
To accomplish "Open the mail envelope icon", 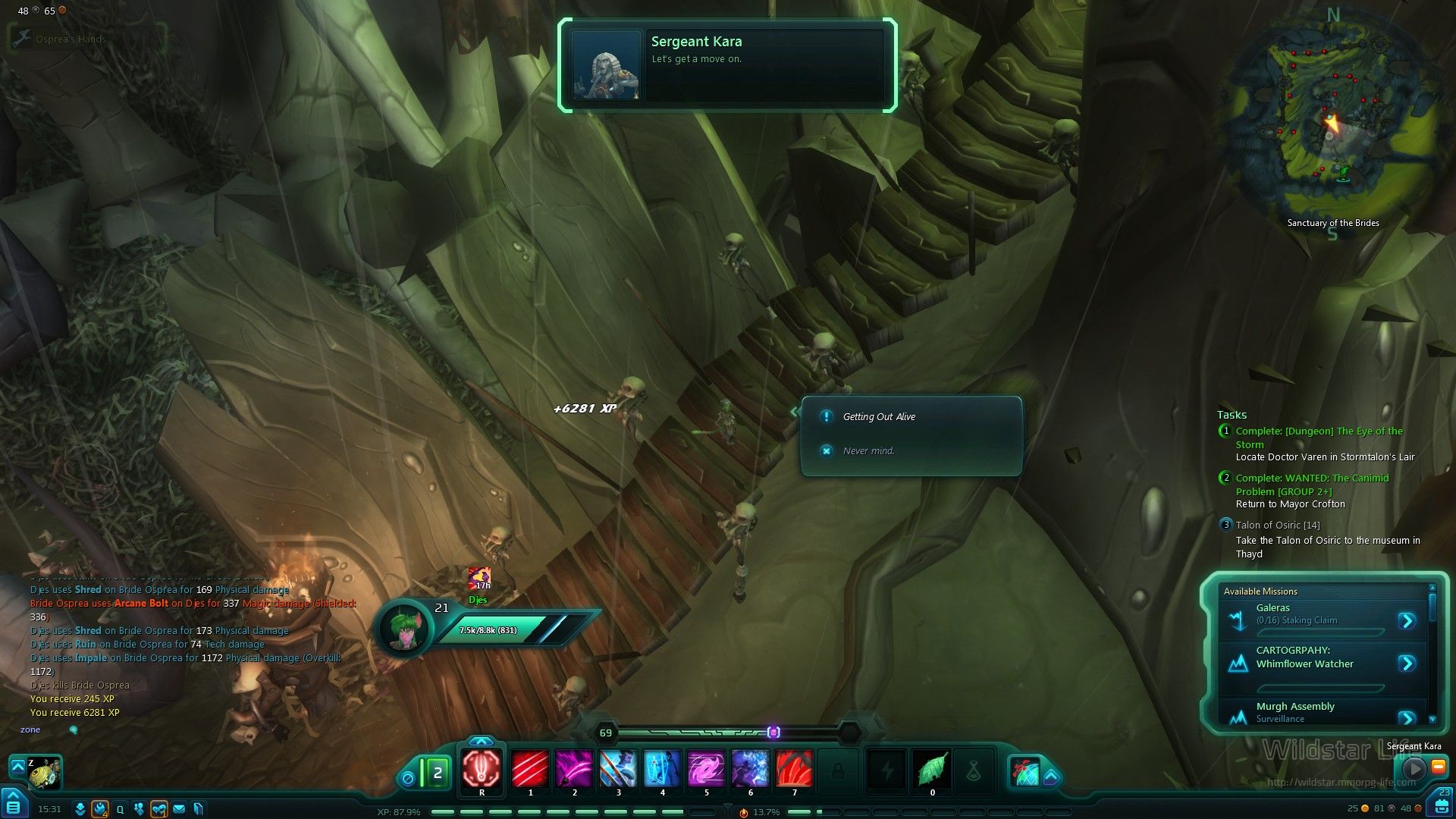I will click(179, 809).
